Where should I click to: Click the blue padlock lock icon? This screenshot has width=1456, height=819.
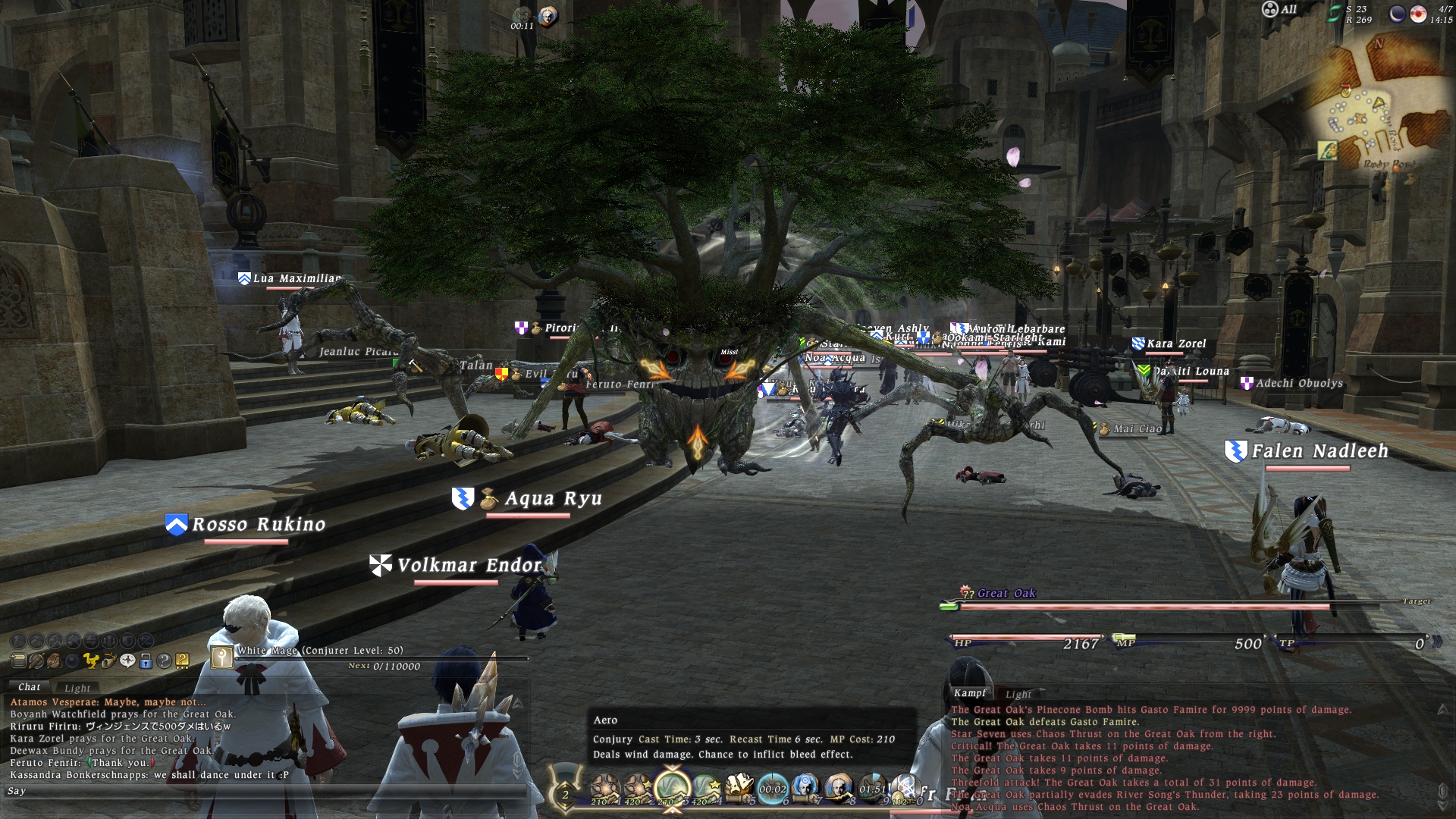tap(146, 661)
